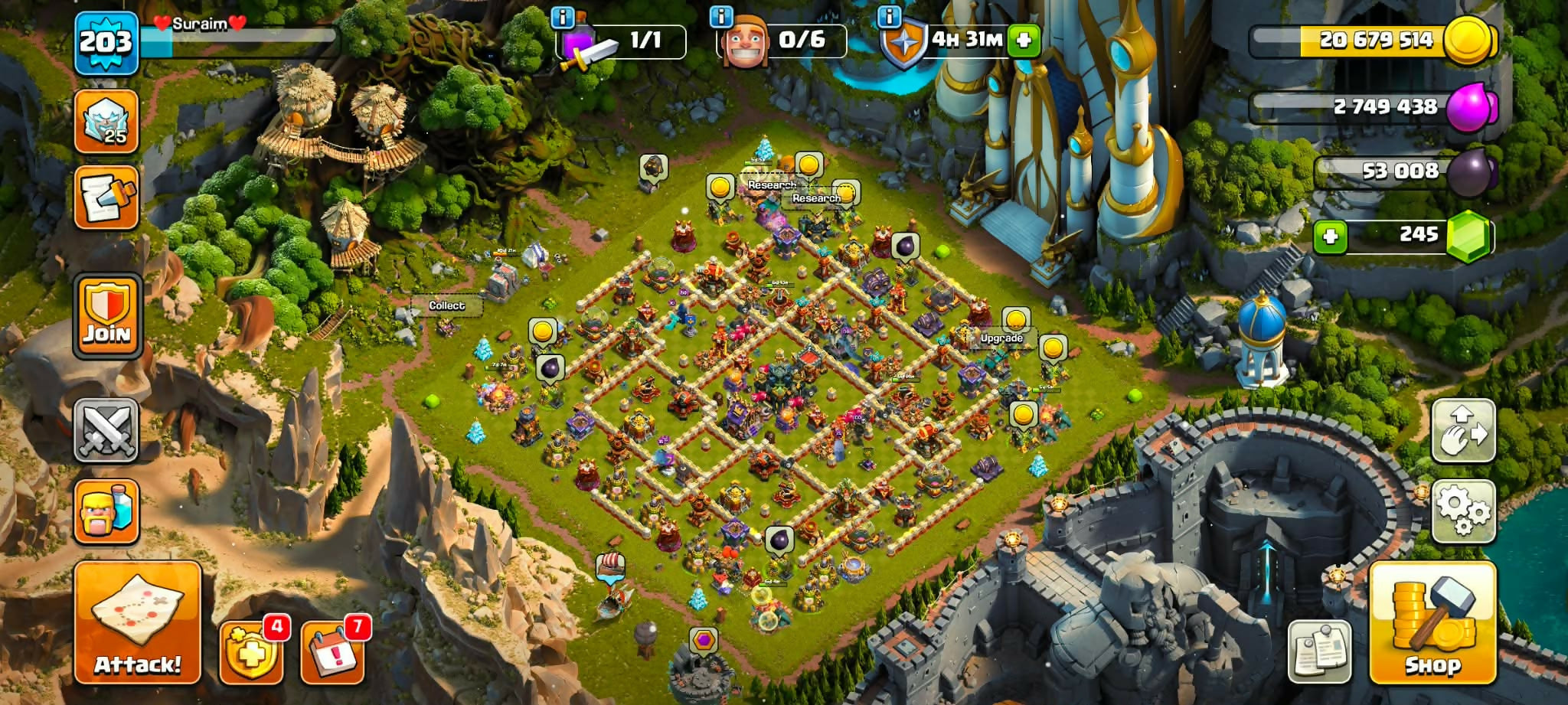Screen dimensions: 1568x705
Task: Open the scroll and pencil messages button
Action: [x=106, y=197]
